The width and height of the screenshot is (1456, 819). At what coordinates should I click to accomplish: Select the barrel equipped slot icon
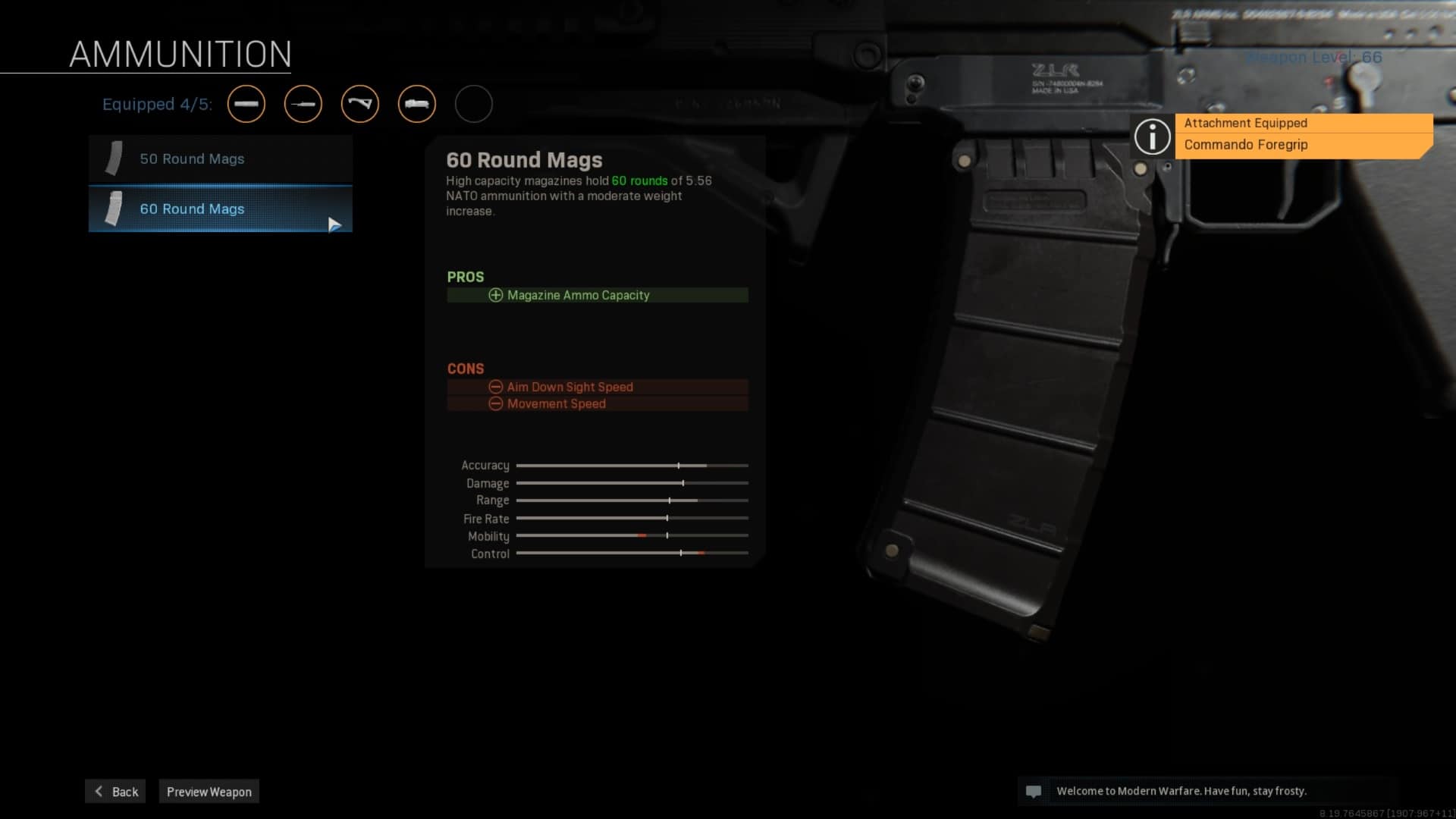pyautogui.click(x=303, y=104)
